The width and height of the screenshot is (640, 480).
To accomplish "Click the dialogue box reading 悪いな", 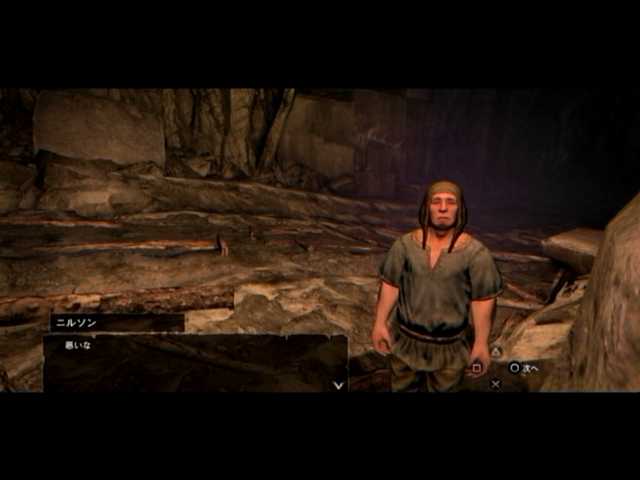I will pyautogui.click(x=195, y=362).
